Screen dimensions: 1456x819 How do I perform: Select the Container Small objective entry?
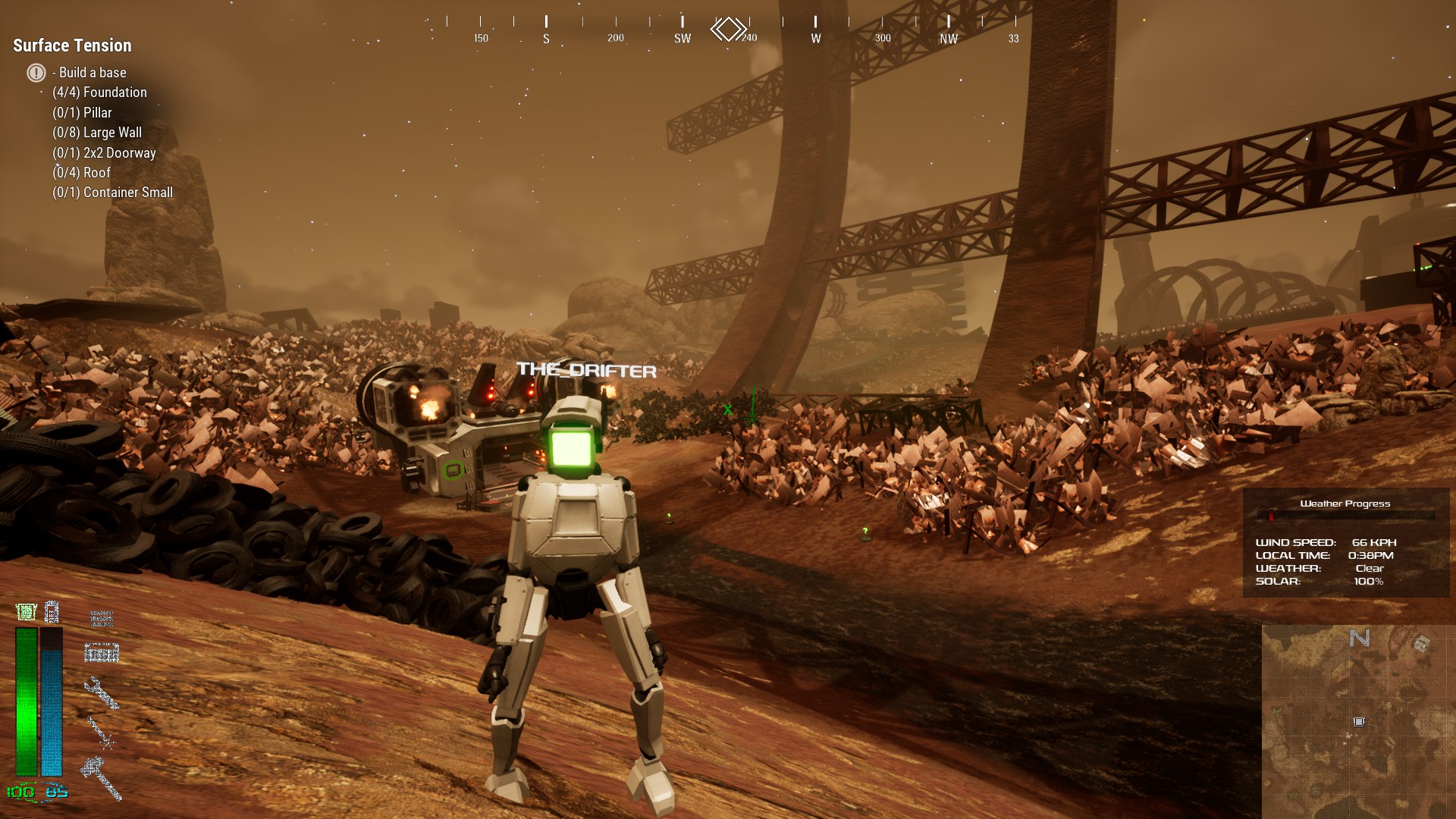pyautogui.click(x=112, y=193)
